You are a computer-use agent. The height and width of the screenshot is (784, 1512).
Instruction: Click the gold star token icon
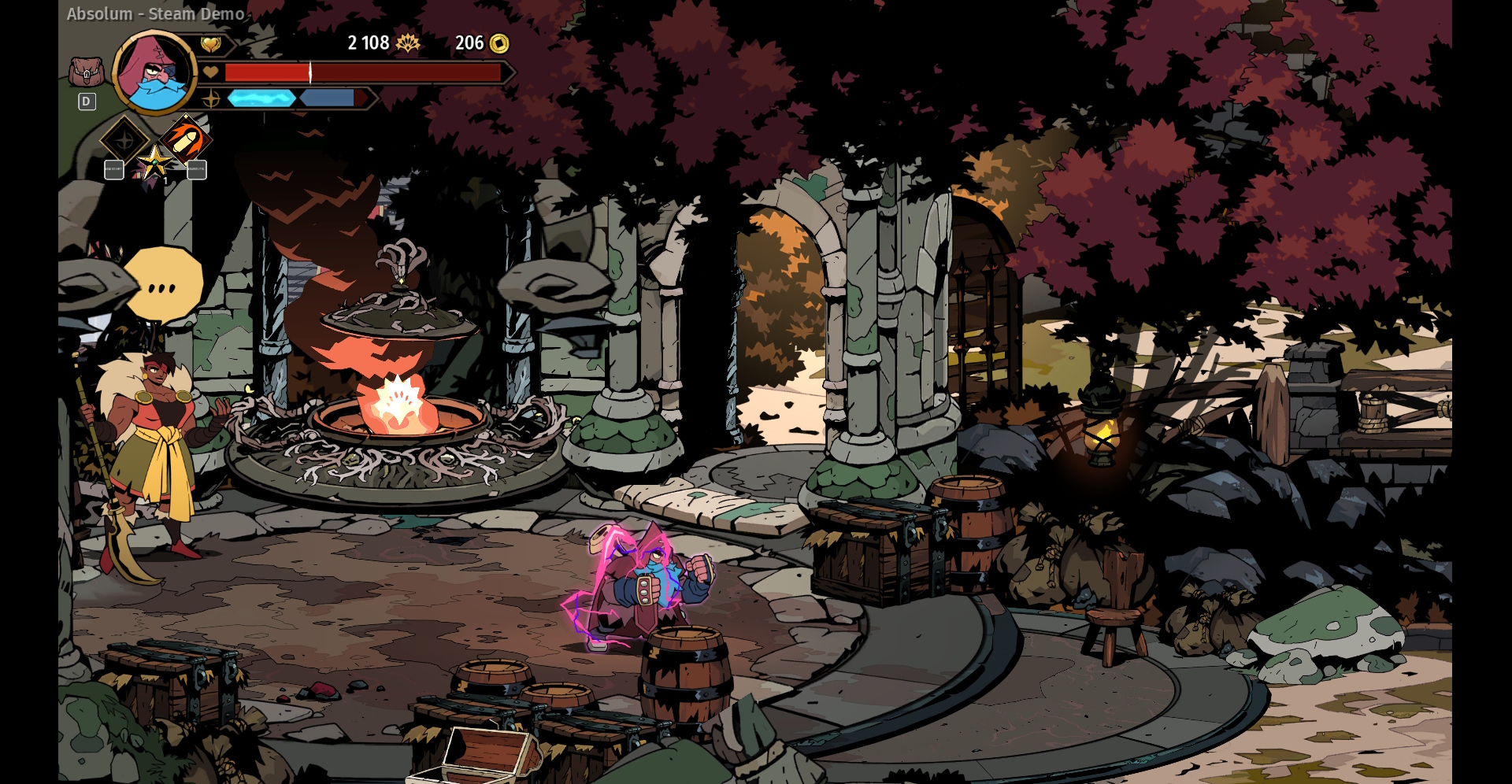pos(155,163)
